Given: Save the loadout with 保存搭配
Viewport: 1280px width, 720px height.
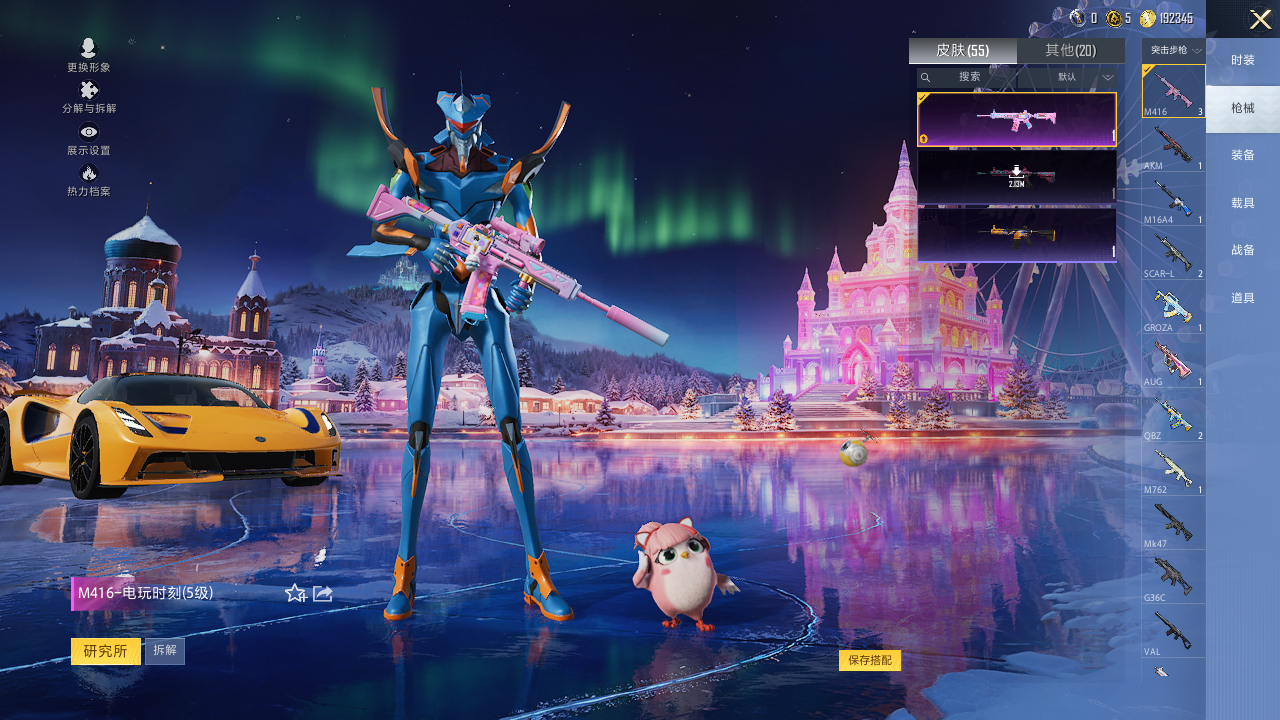Looking at the screenshot, I should tap(869, 660).
